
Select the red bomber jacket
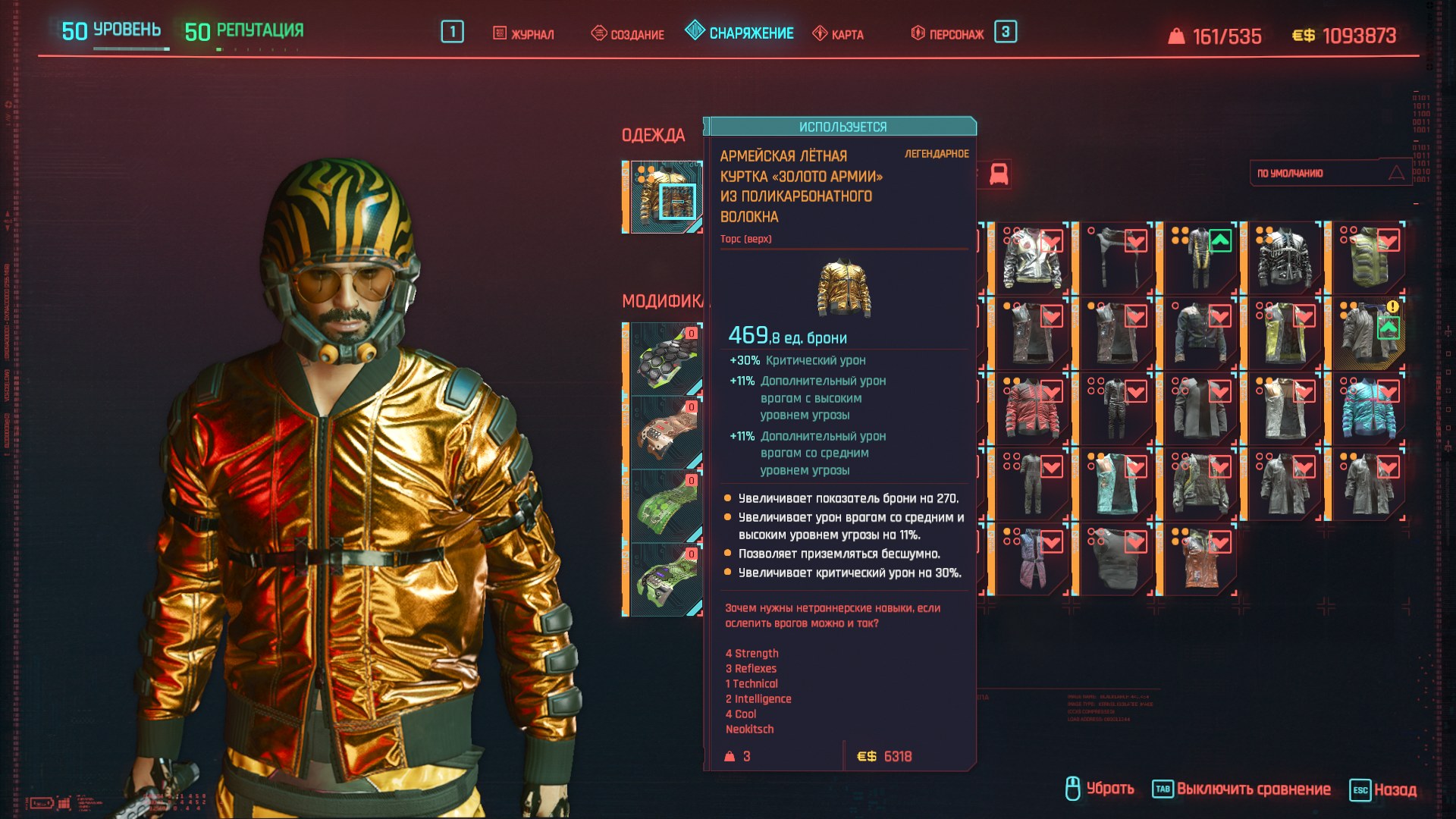tap(1031, 409)
